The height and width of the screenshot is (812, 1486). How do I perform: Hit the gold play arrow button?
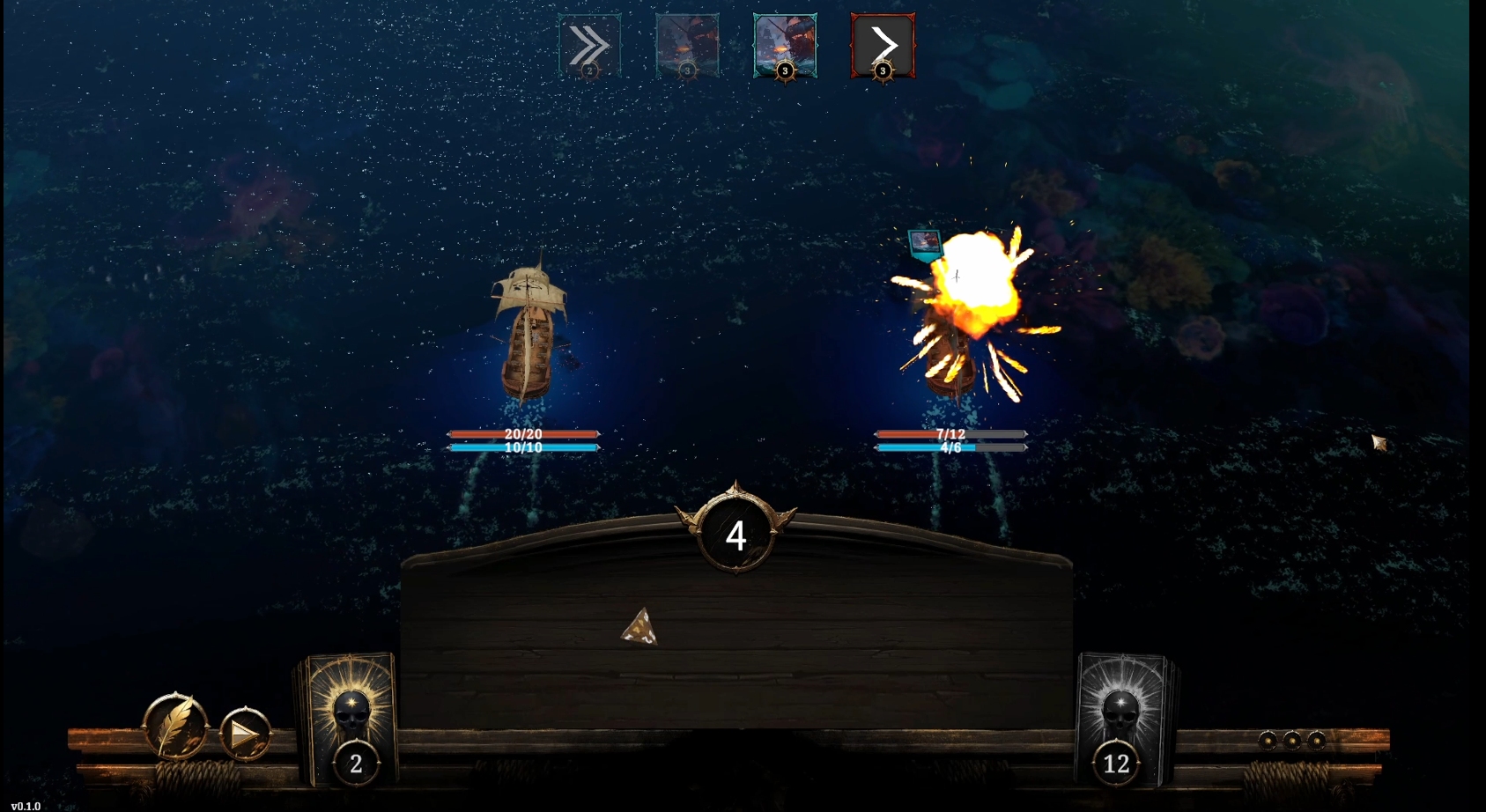point(244,733)
